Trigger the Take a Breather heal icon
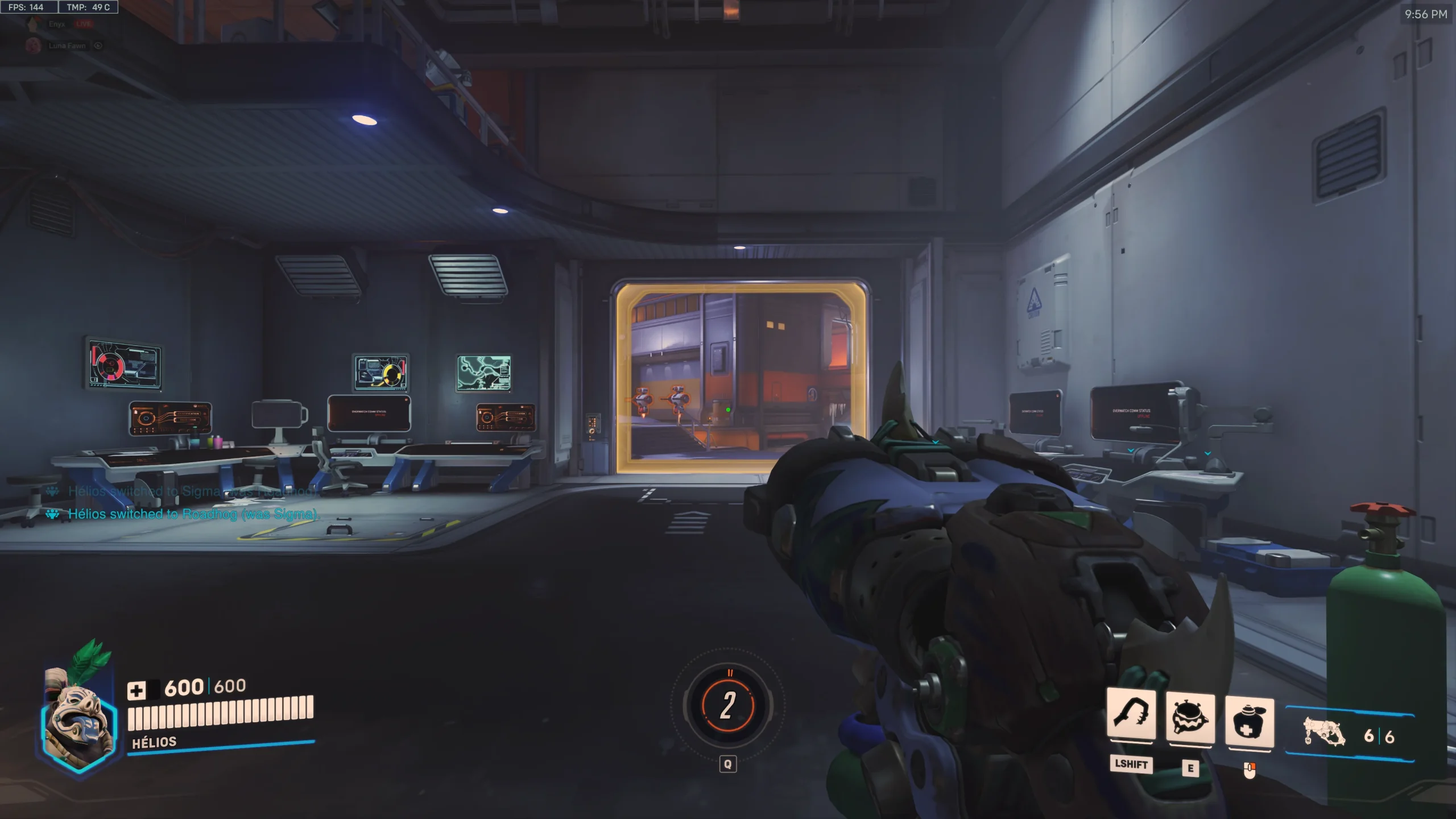 (x=1249, y=721)
